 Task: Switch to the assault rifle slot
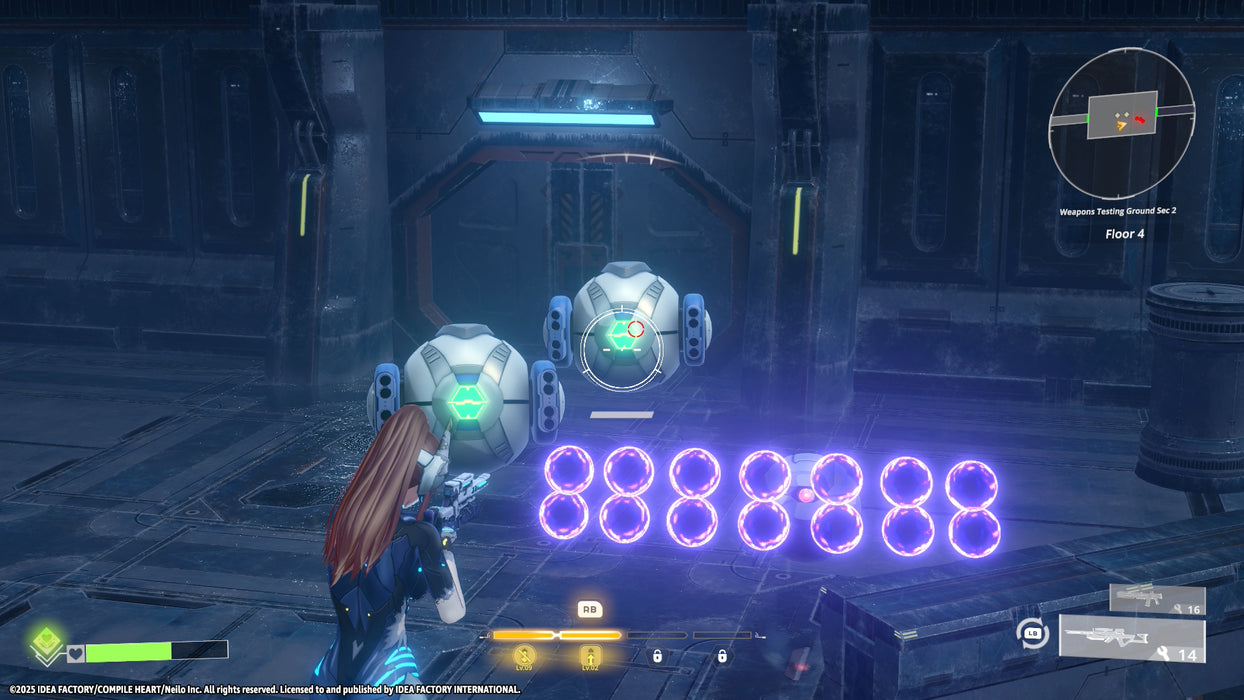[x=1156, y=599]
